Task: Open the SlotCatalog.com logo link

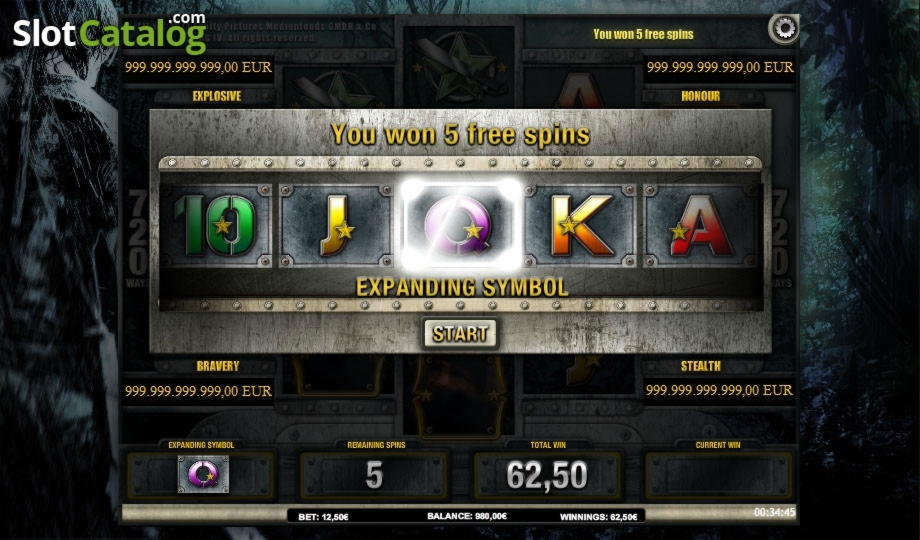Action: (x=109, y=32)
